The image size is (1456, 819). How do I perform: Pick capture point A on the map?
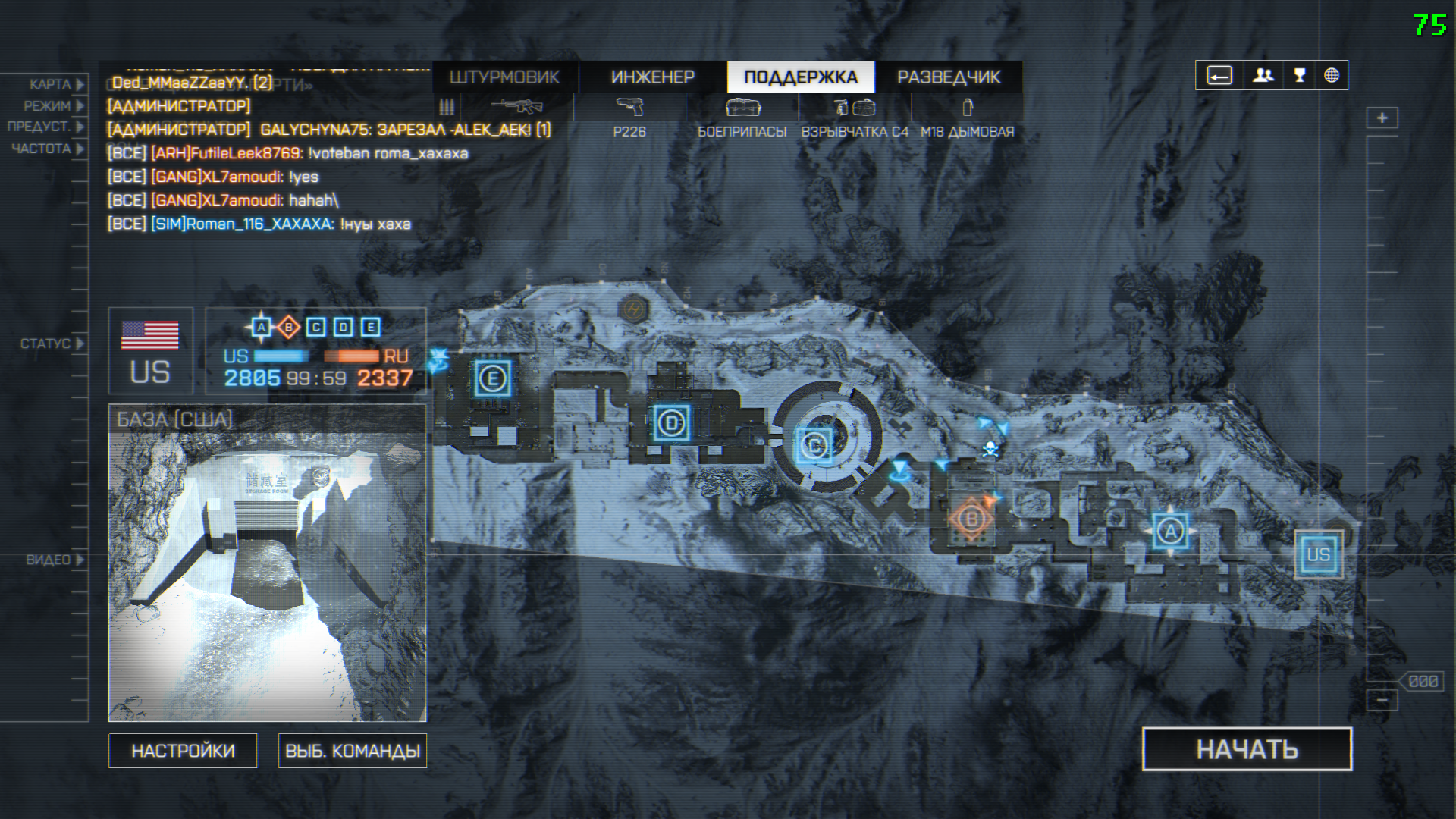(x=1170, y=532)
